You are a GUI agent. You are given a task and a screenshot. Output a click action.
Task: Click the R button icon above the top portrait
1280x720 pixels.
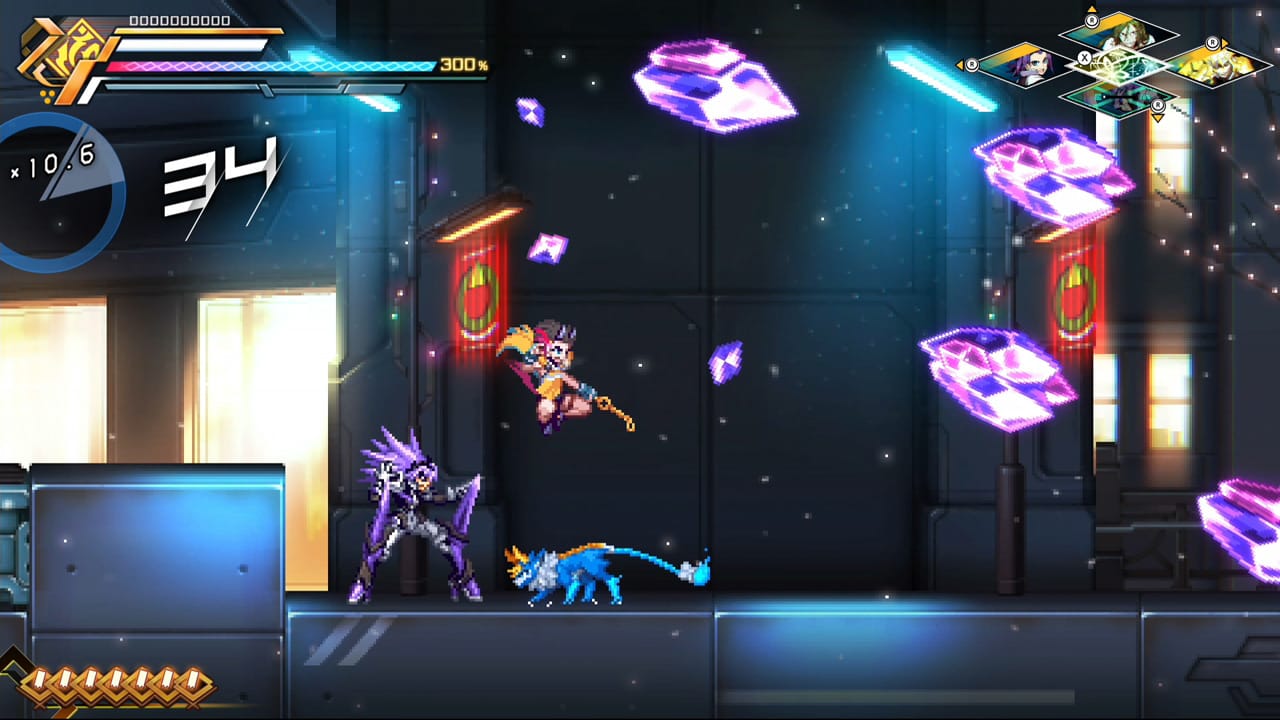[1092, 21]
